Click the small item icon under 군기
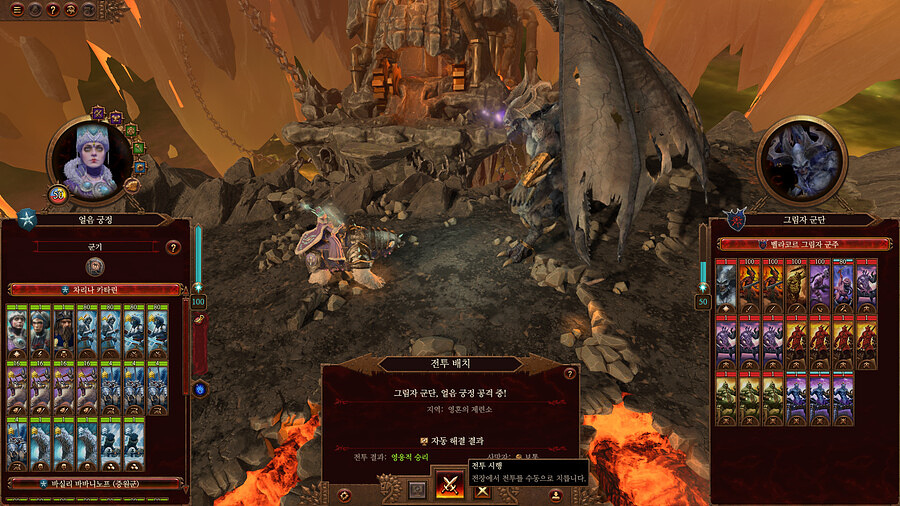 [x=95, y=266]
